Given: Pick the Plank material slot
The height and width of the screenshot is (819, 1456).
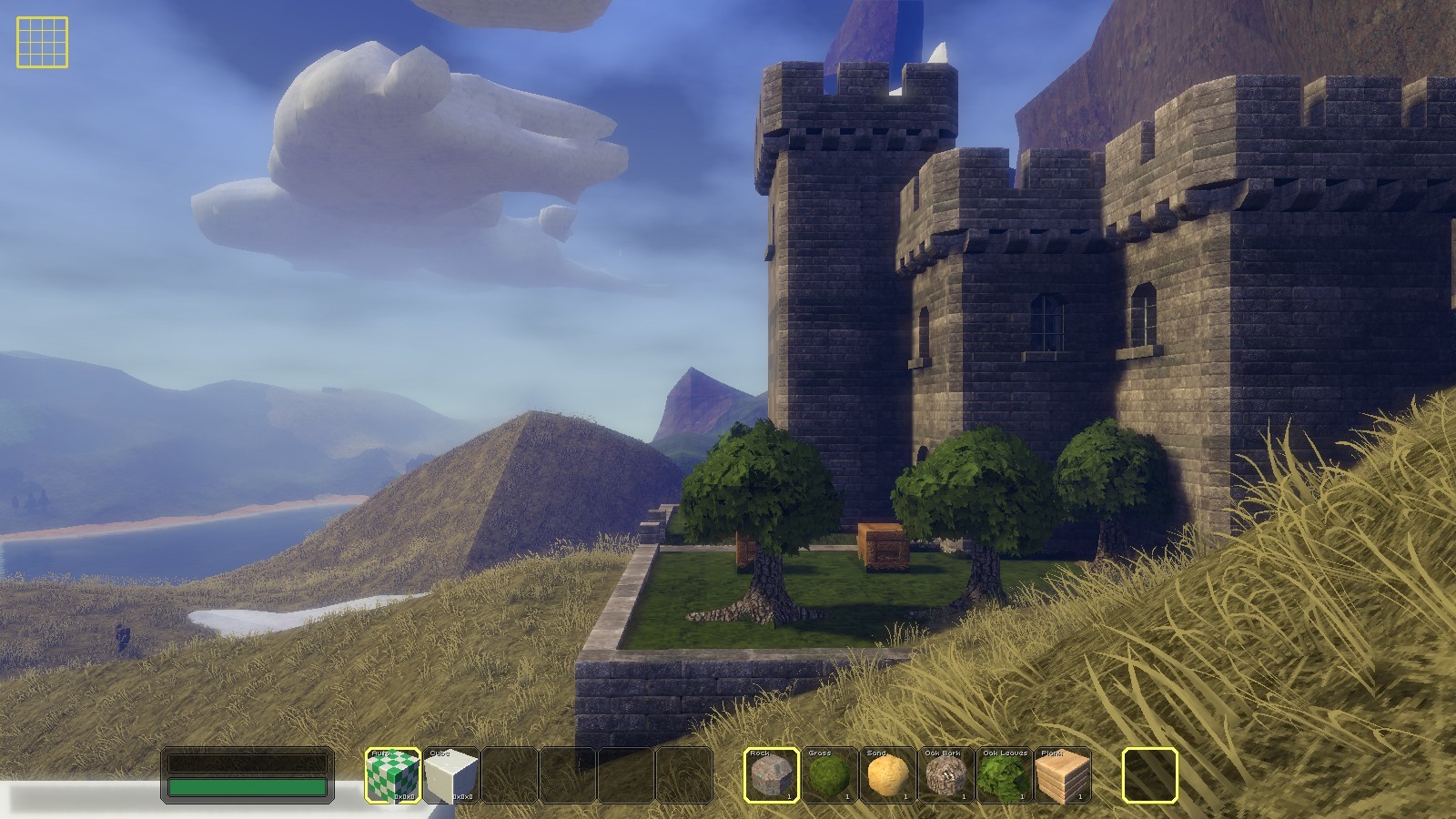Looking at the screenshot, I should [1063, 775].
